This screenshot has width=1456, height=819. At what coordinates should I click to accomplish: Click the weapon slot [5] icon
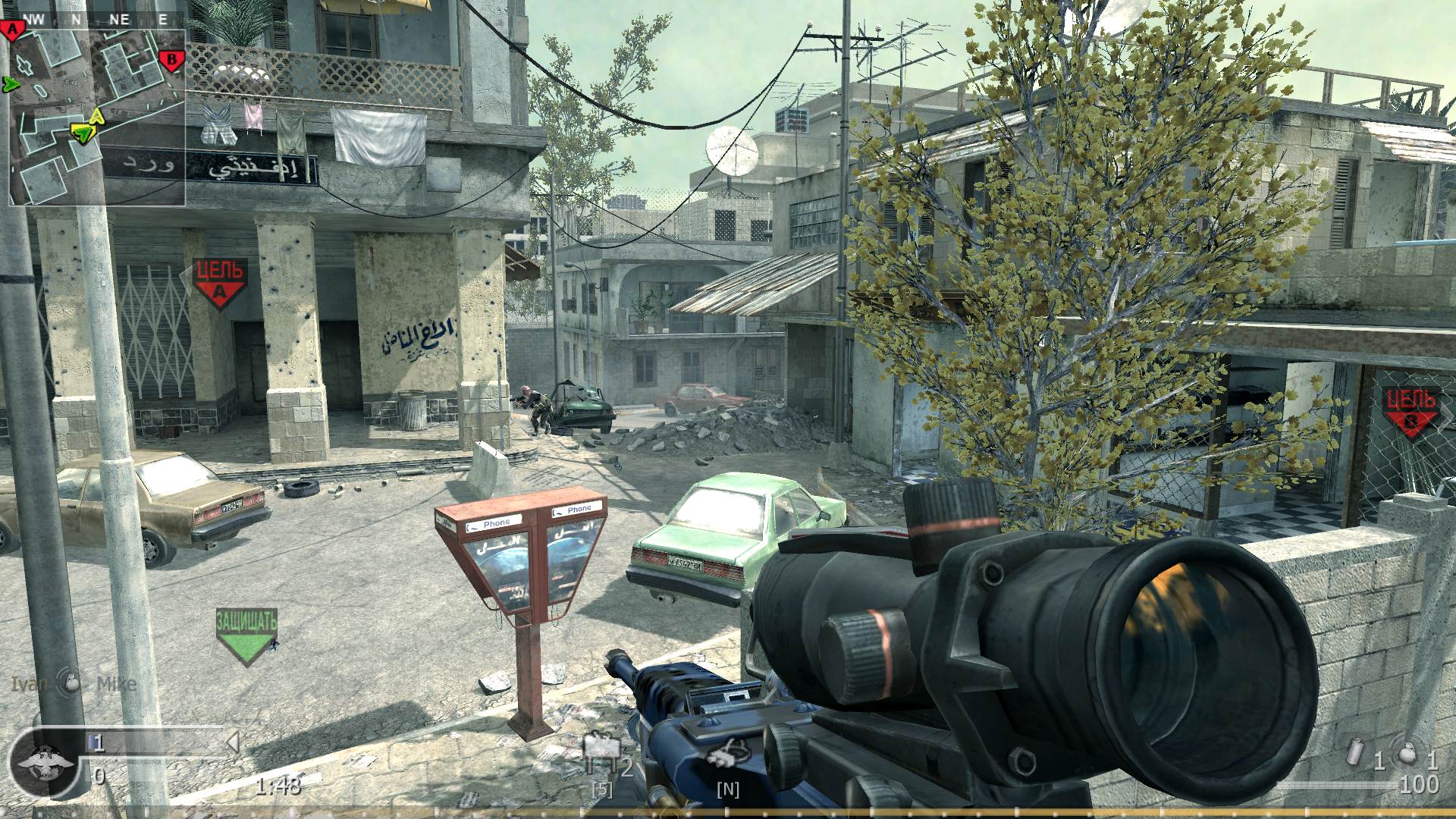point(601,789)
